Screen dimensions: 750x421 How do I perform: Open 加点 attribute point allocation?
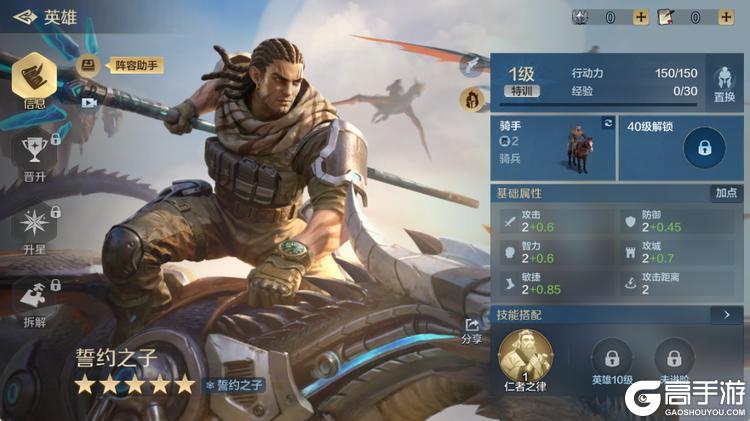click(726, 193)
